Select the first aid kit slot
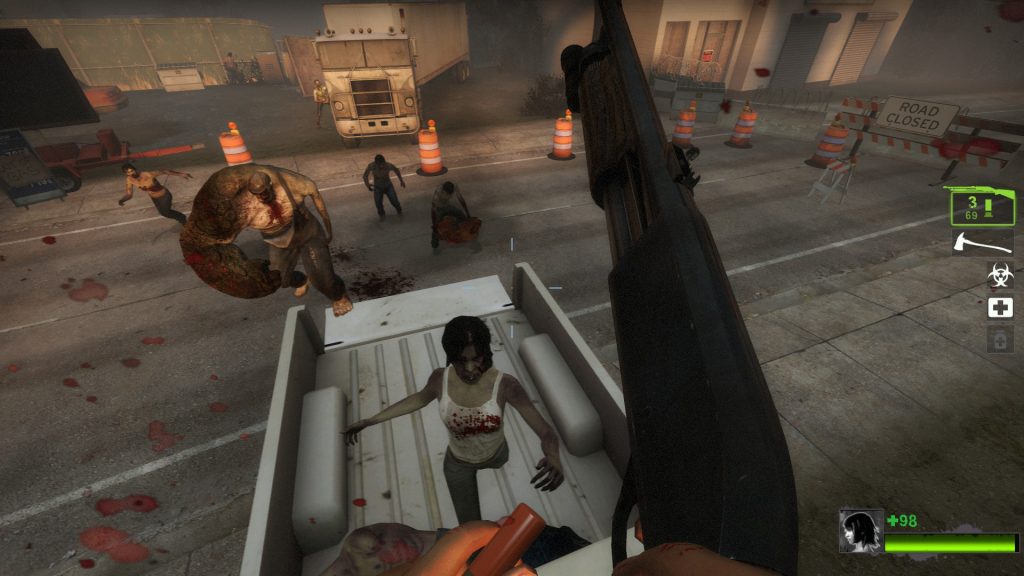The image size is (1024, 576). 1000,307
